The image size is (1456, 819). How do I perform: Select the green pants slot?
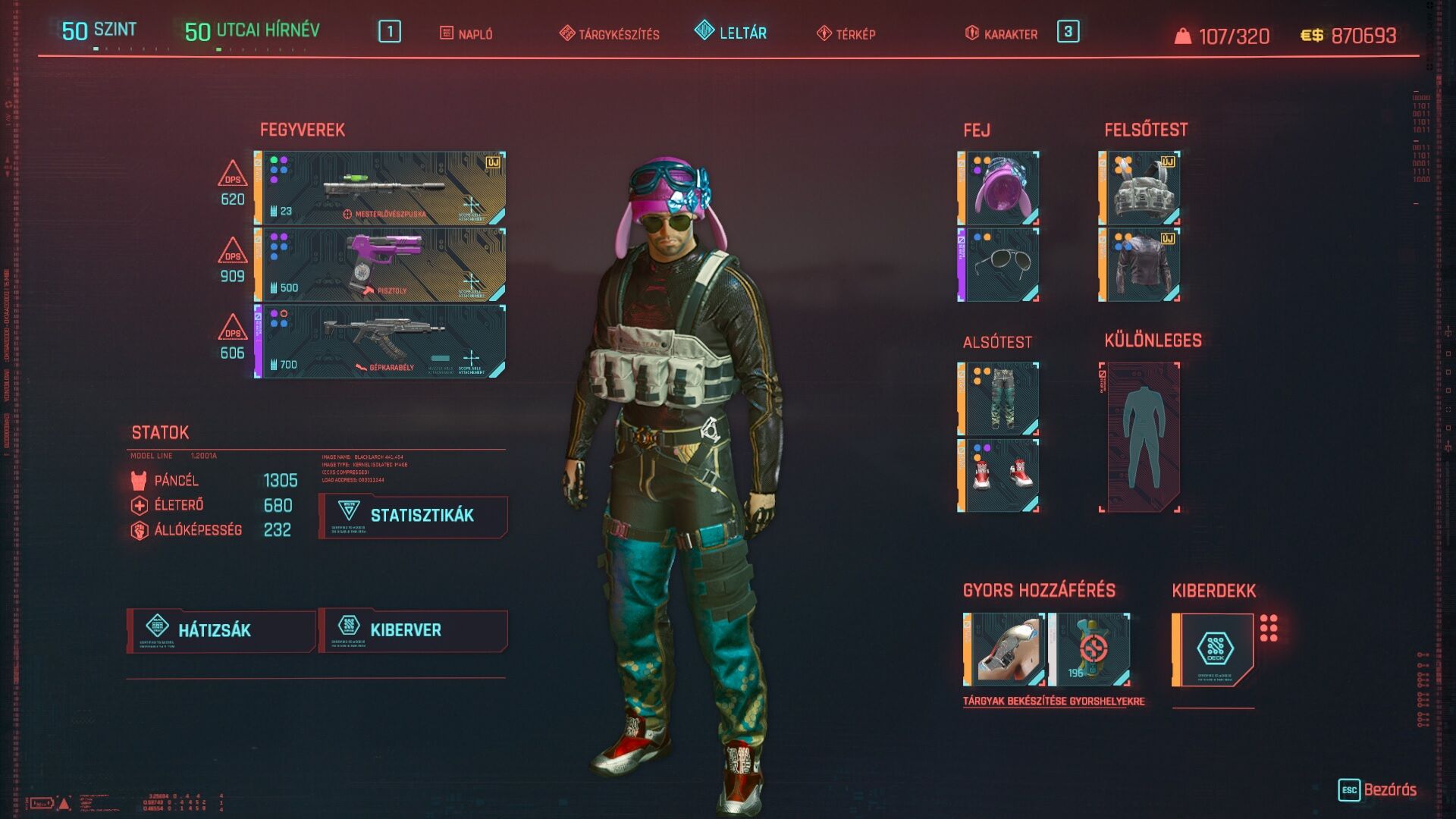pyautogui.click(x=999, y=399)
